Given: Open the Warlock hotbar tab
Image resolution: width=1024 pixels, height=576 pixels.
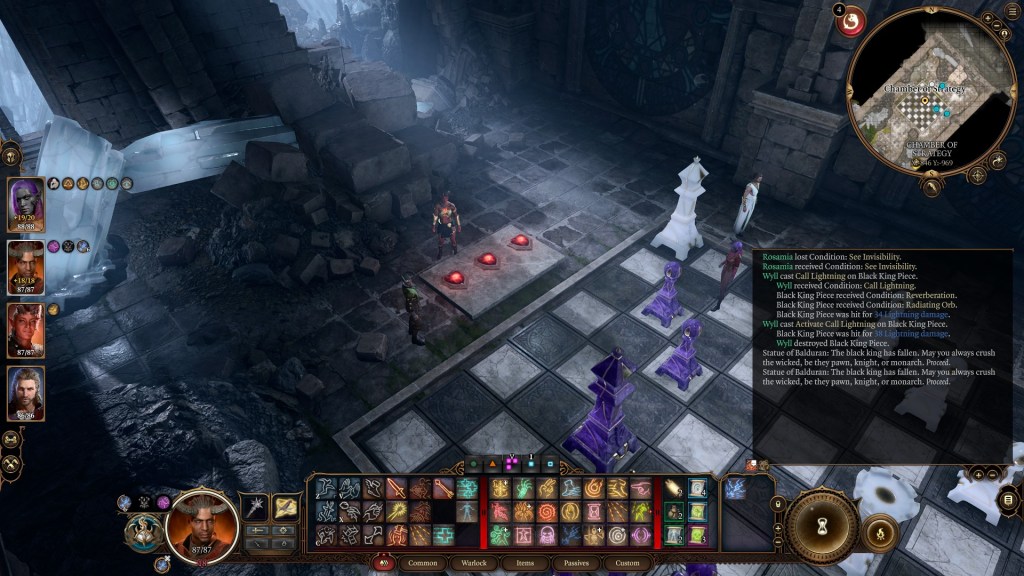Looking at the screenshot, I should [x=473, y=563].
